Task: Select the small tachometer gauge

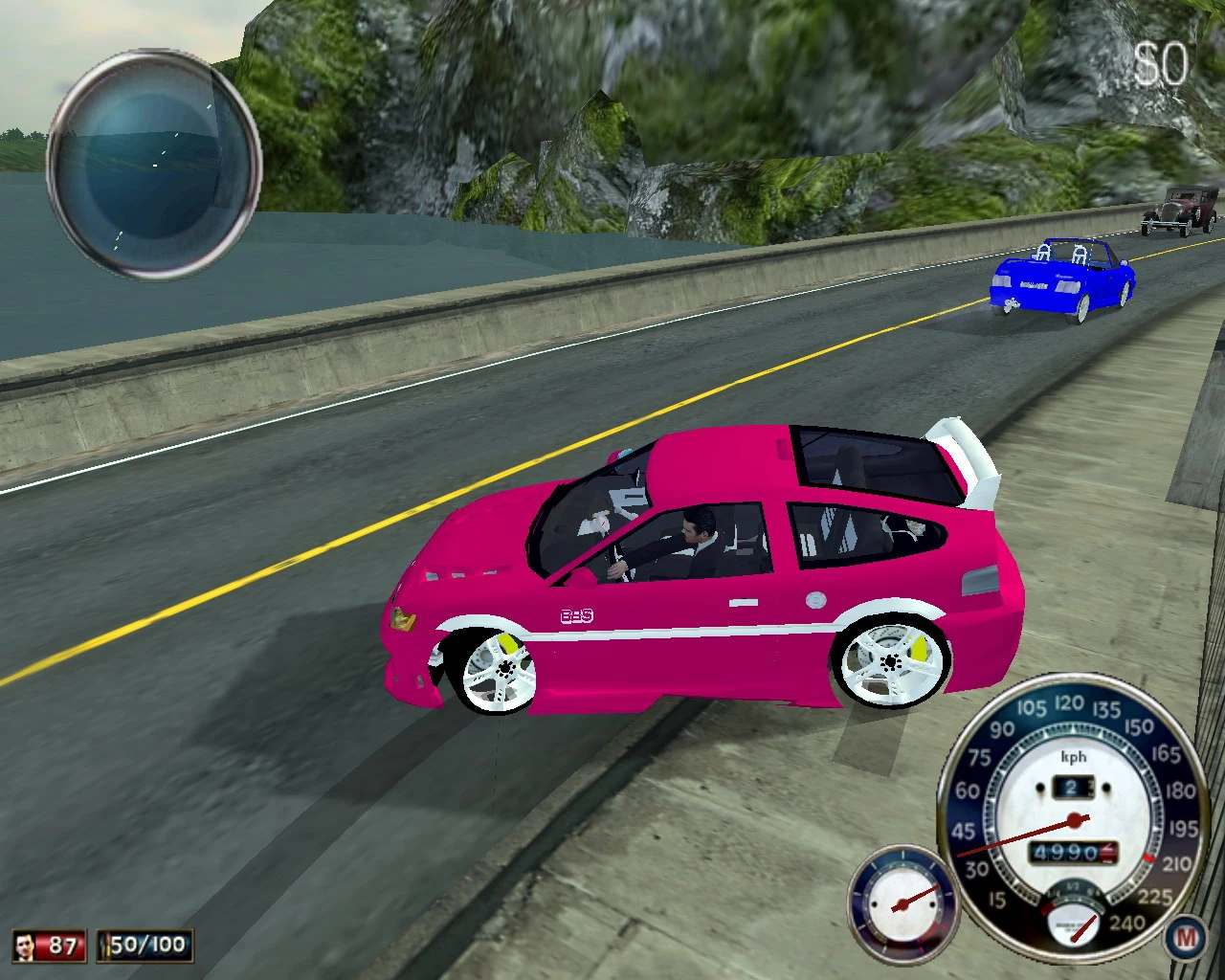Action: click(x=903, y=902)
